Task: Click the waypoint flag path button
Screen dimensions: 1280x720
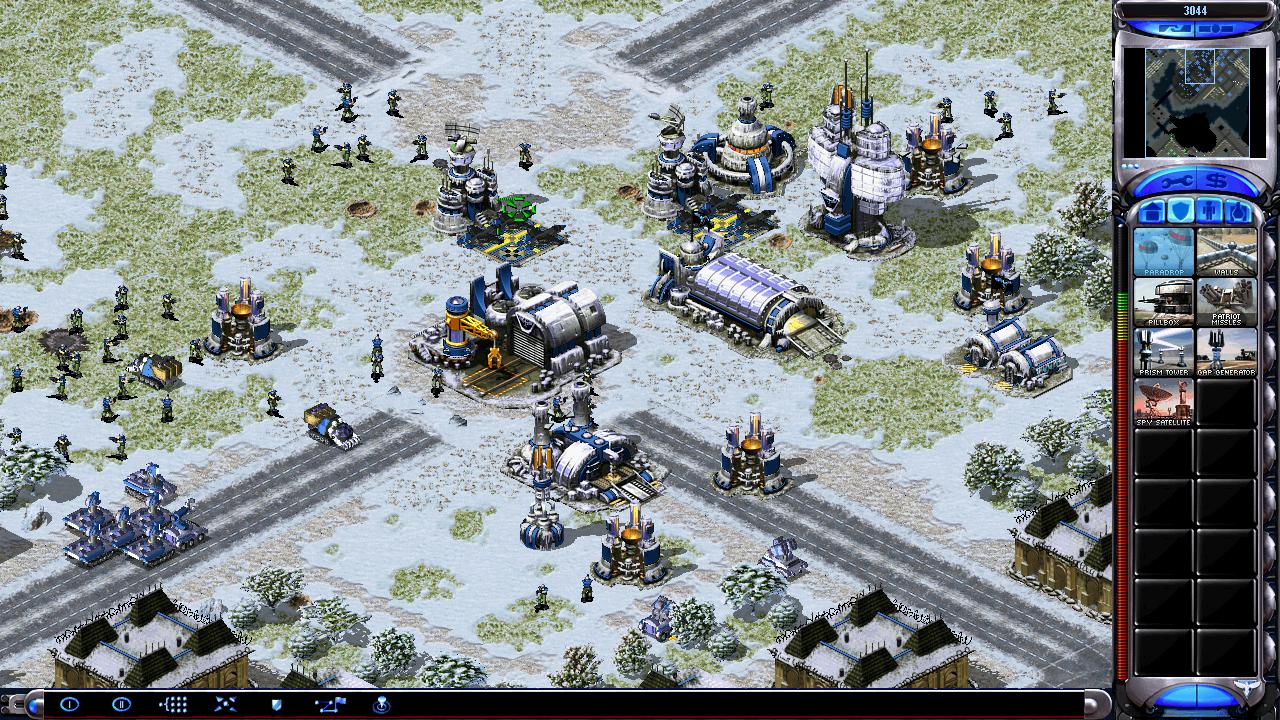Action: click(x=329, y=704)
